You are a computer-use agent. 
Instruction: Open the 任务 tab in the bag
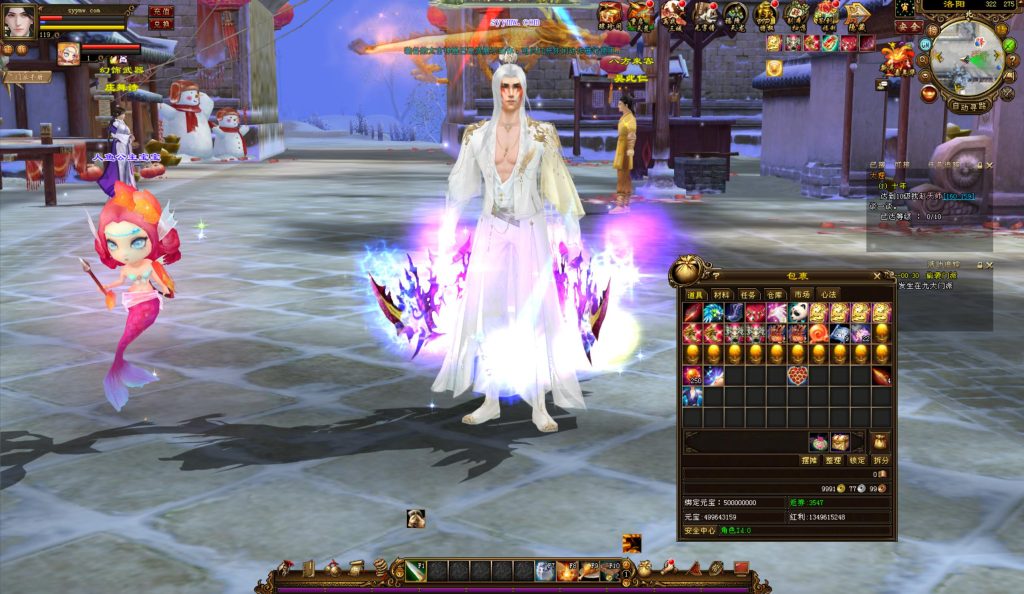click(748, 295)
